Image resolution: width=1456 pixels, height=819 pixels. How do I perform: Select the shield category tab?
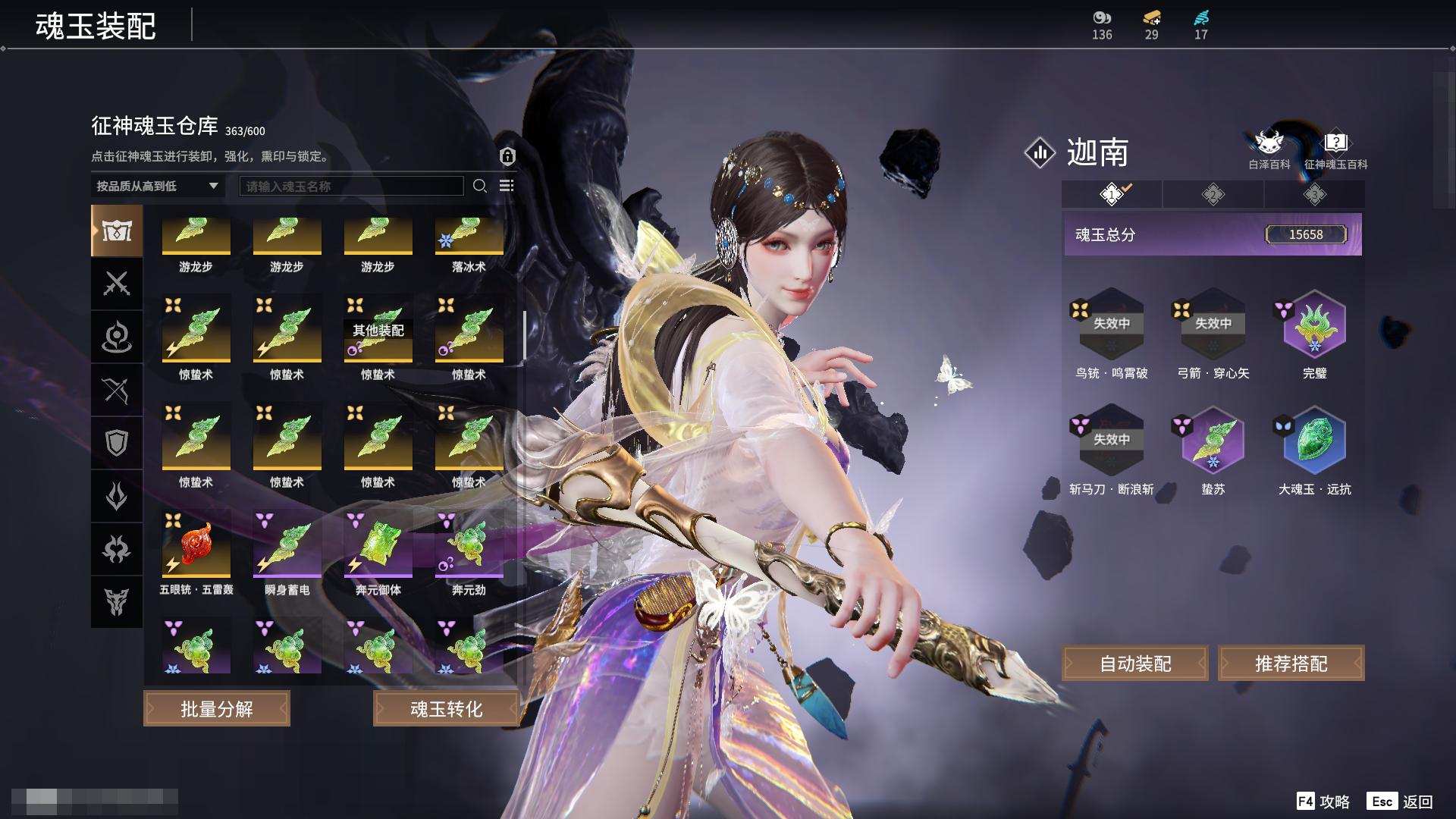pyautogui.click(x=117, y=443)
